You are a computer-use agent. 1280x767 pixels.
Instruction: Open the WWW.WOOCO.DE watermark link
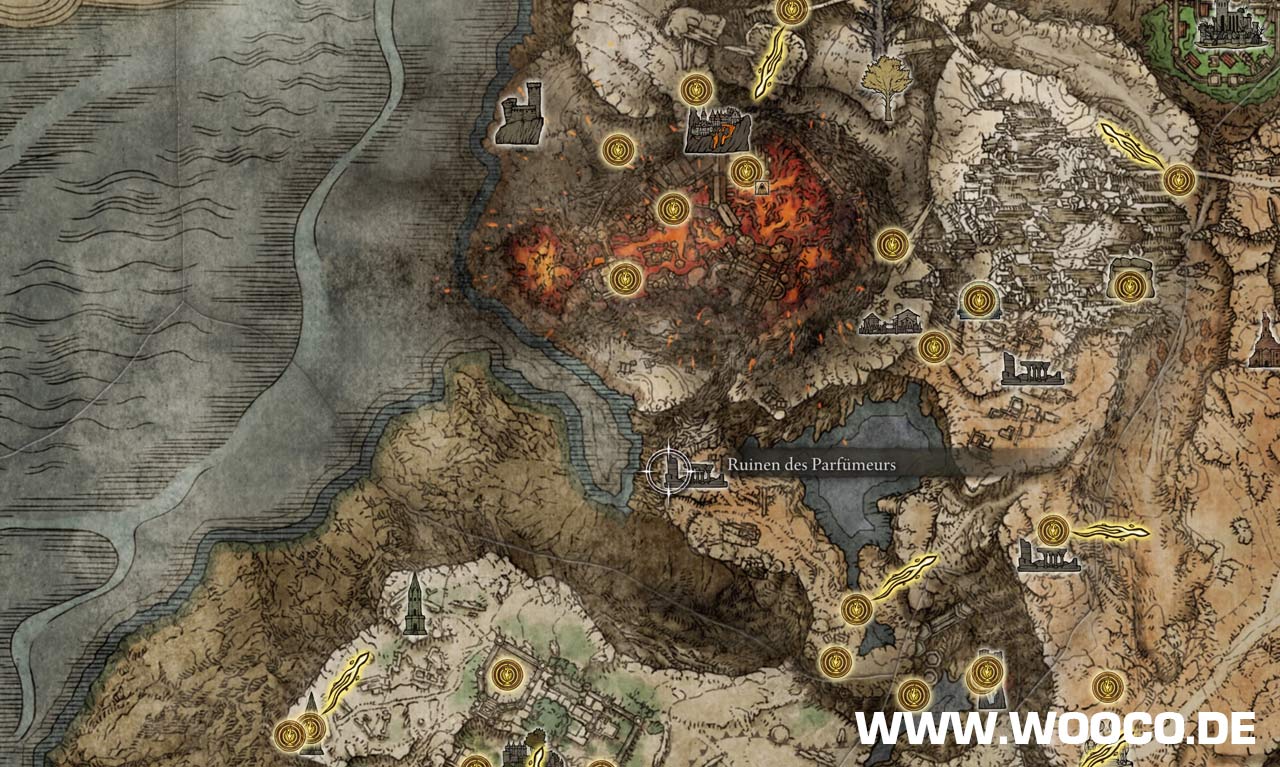pos(1055,729)
